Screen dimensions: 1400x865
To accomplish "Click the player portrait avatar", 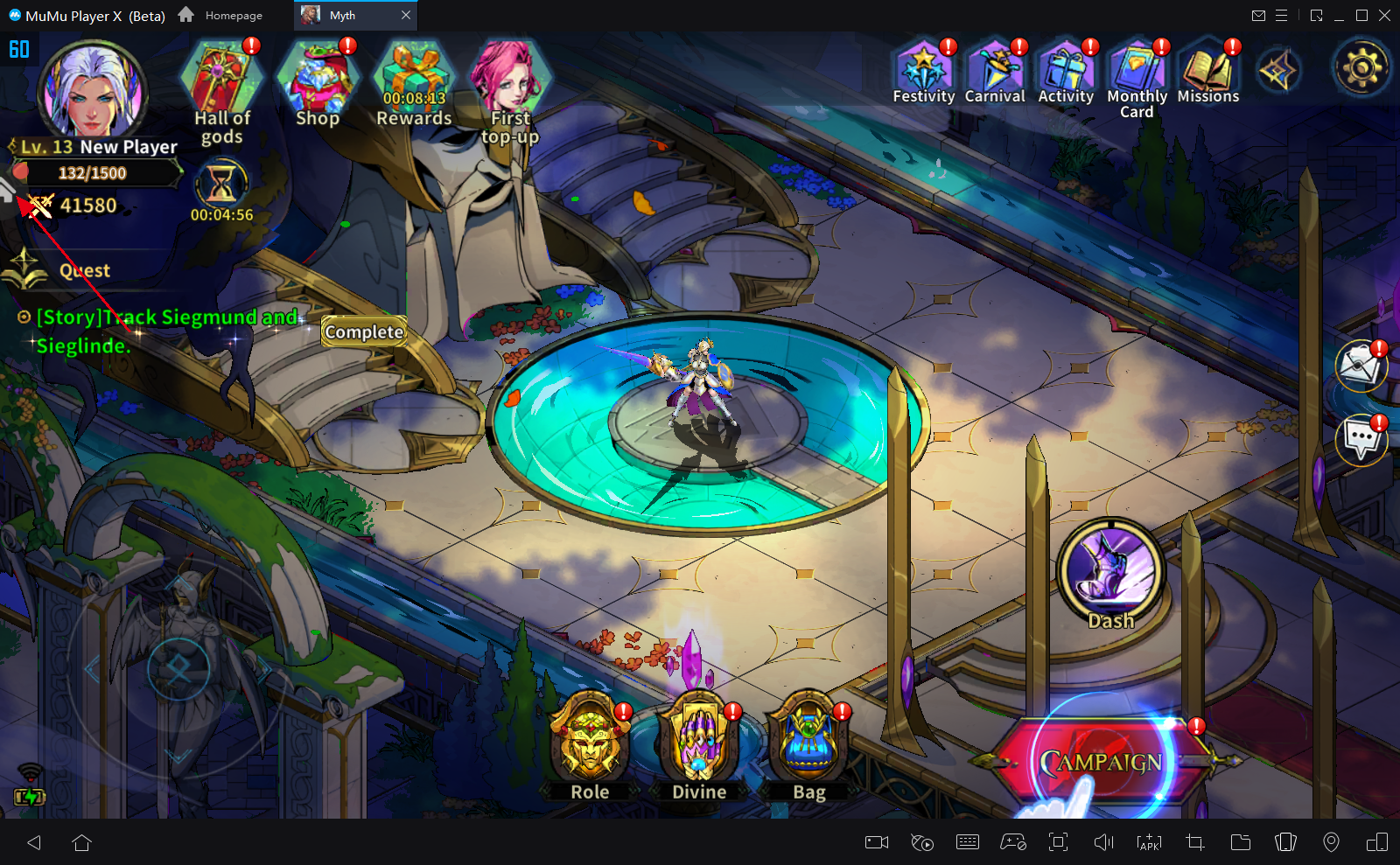I will click(92, 90).
